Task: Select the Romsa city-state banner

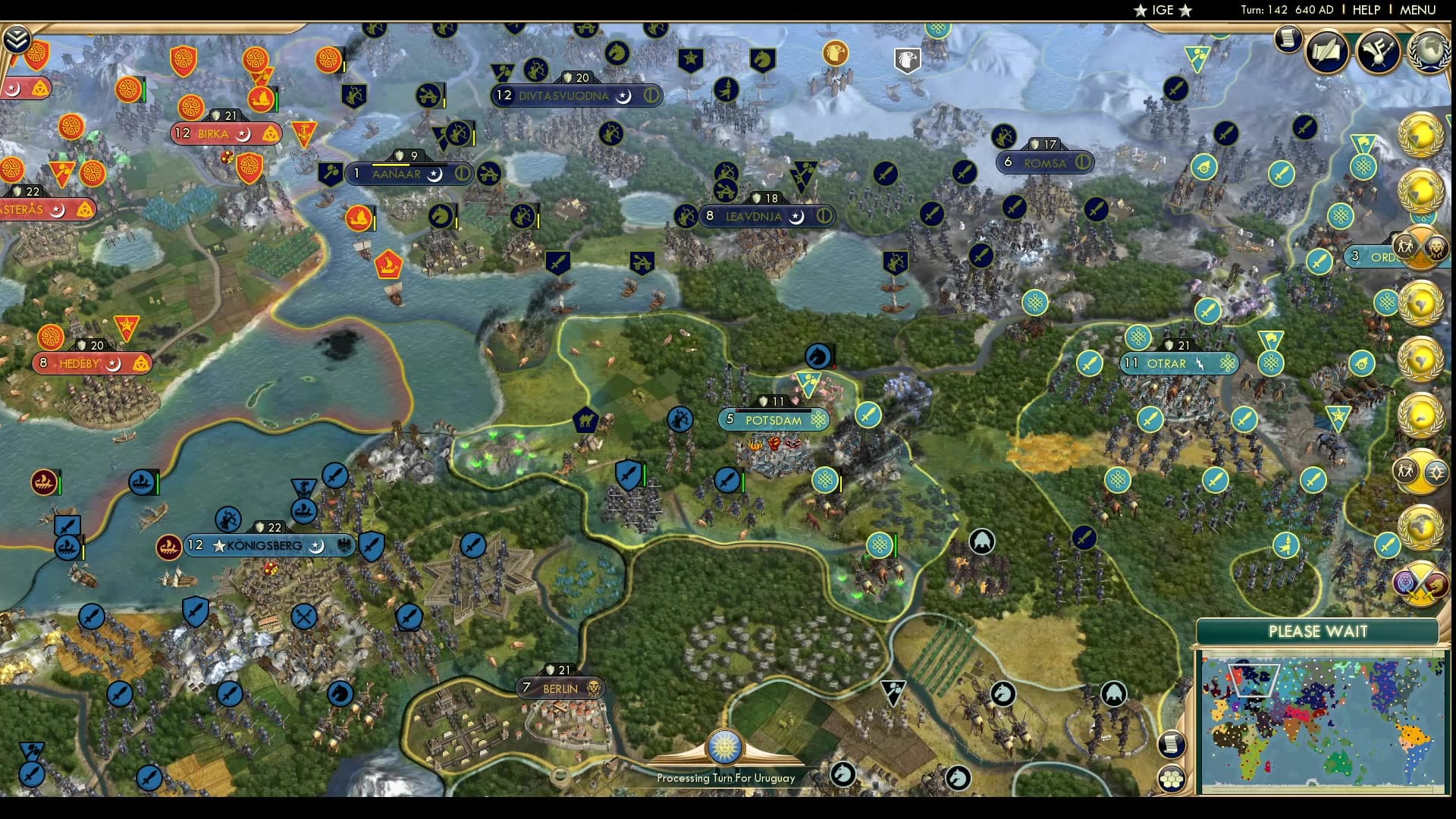Action: click(x=1045, y=161)
